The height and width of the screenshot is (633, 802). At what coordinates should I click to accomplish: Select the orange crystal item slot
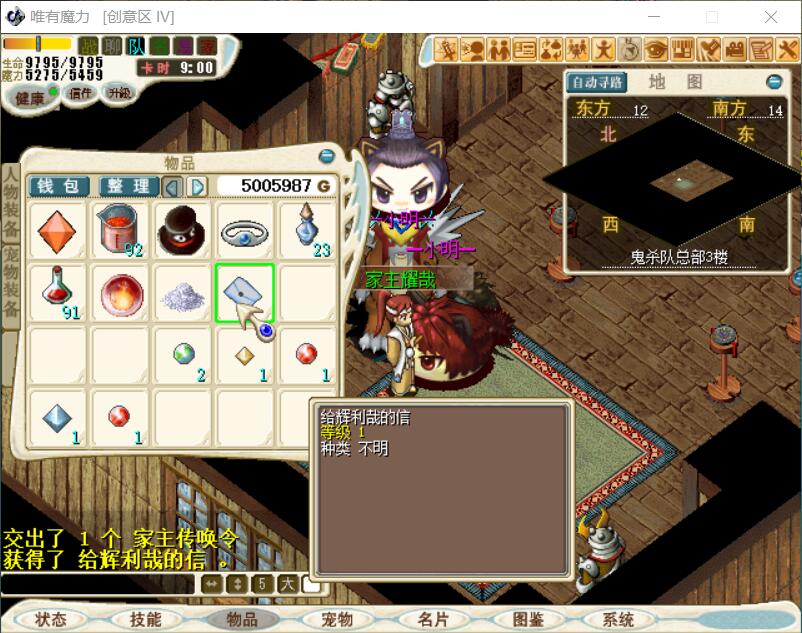tap(57, 231)
